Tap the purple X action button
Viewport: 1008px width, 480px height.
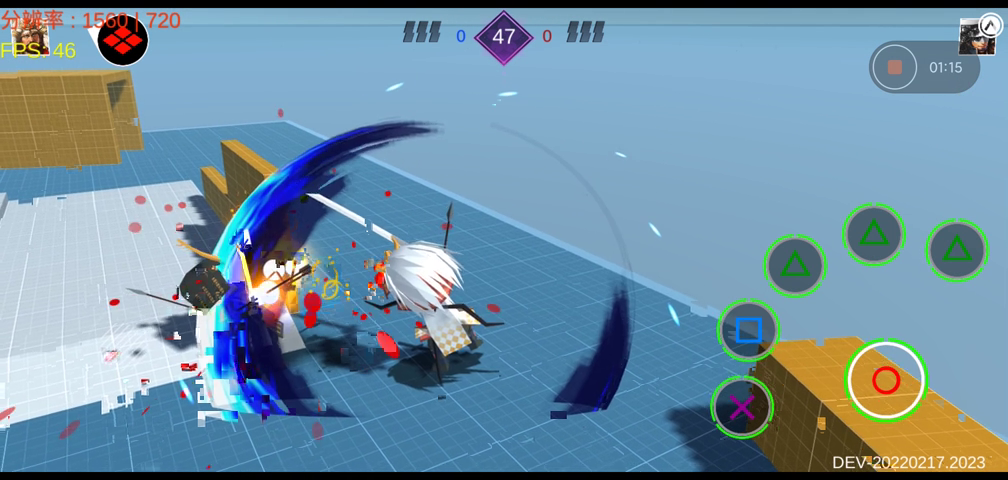tap(742, 407)
